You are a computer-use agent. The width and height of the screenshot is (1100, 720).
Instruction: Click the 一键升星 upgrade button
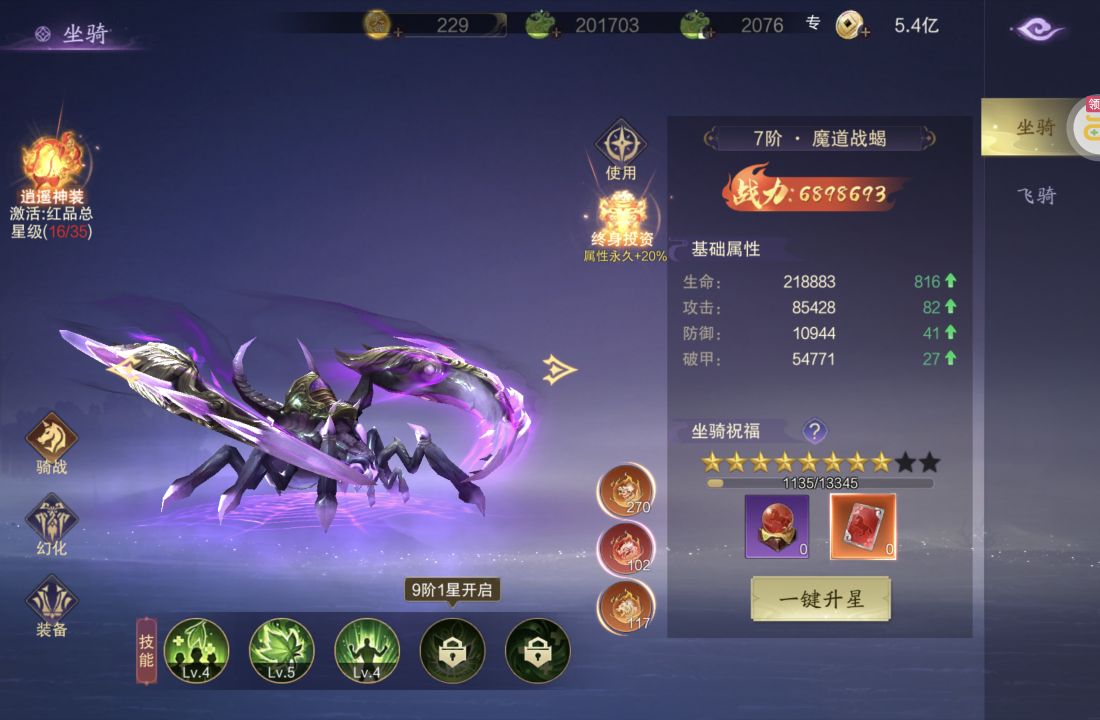point(820,599)
